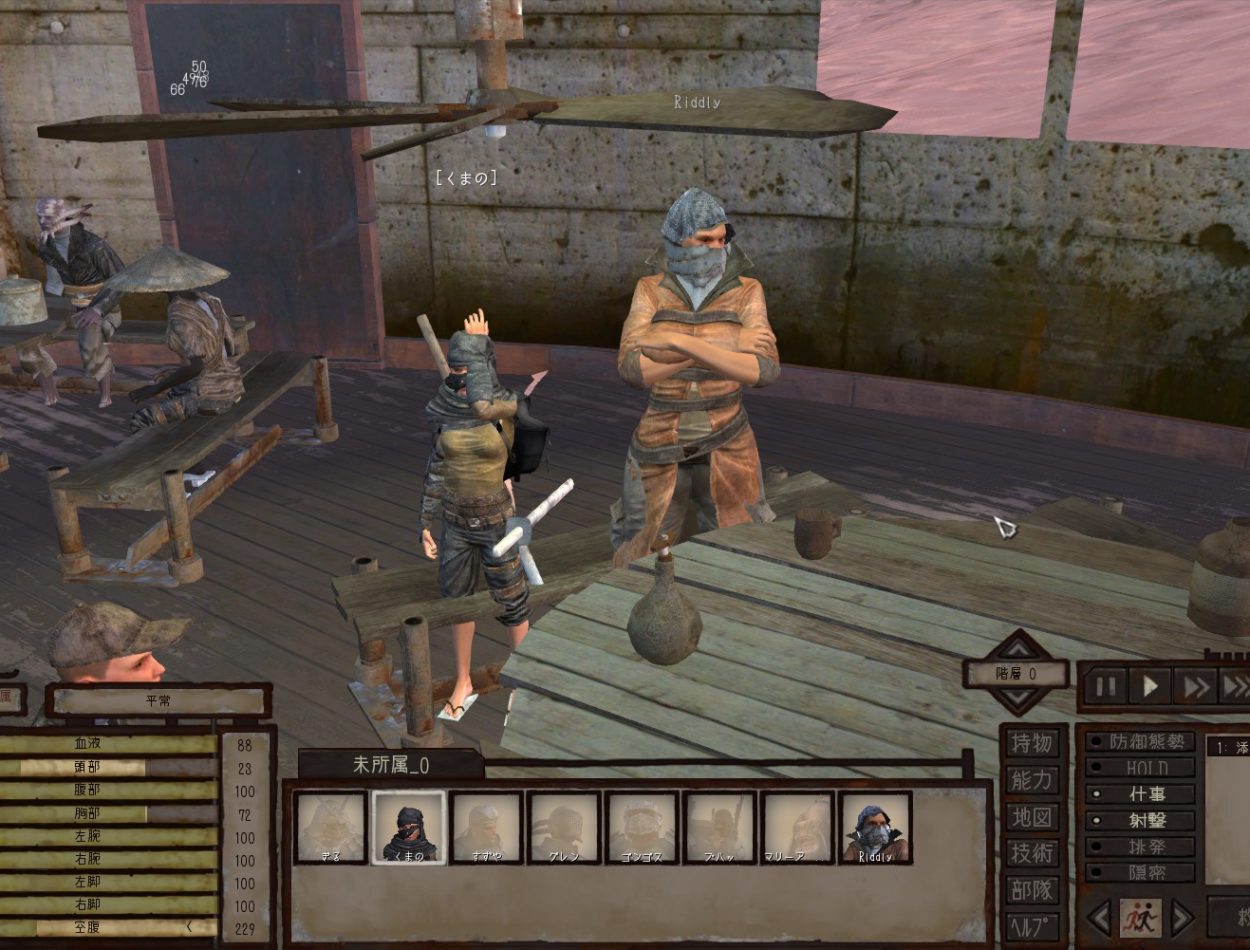
Task: Select the ゴンゴス character portrait
Action: (x=642, y=827)
